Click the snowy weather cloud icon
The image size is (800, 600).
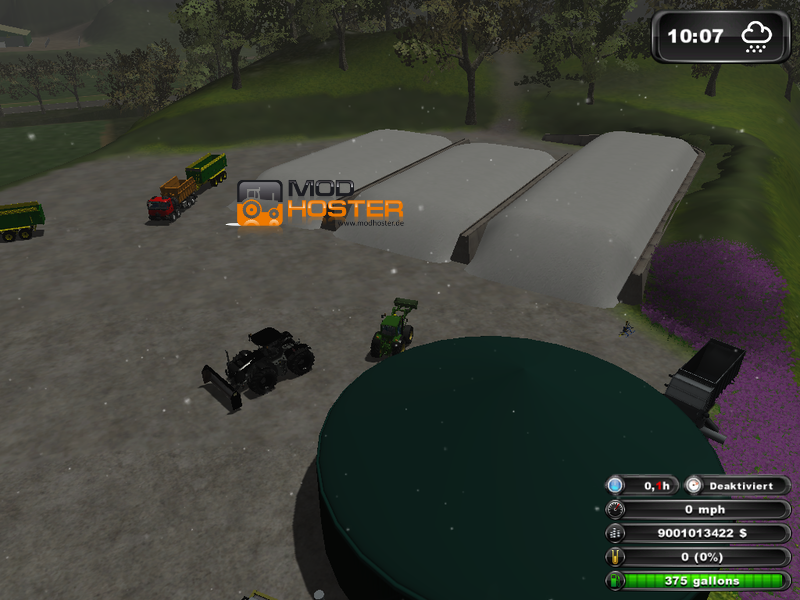tap(756, 38)
